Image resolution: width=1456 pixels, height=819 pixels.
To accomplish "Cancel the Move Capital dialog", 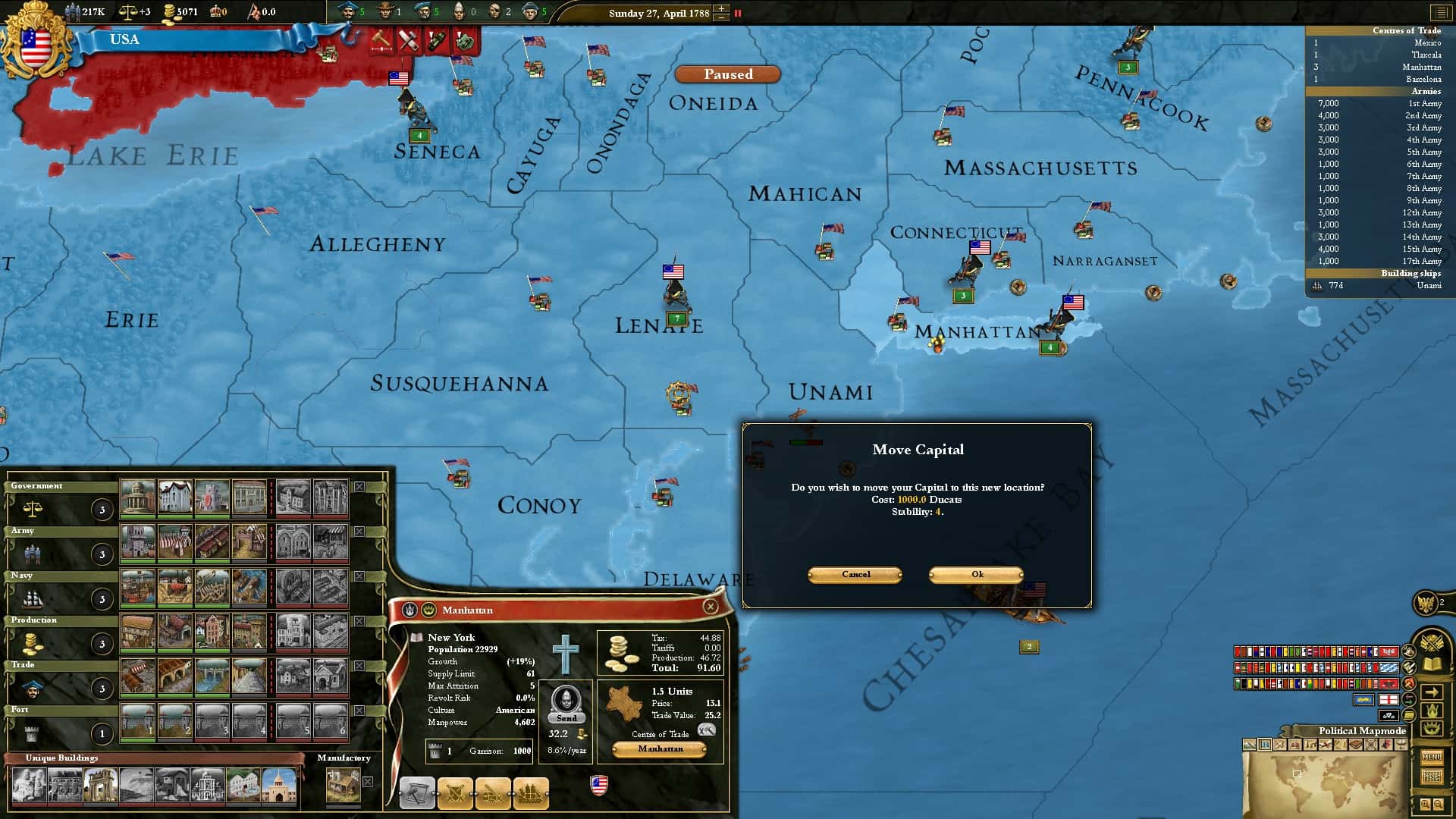I will 854,575.
